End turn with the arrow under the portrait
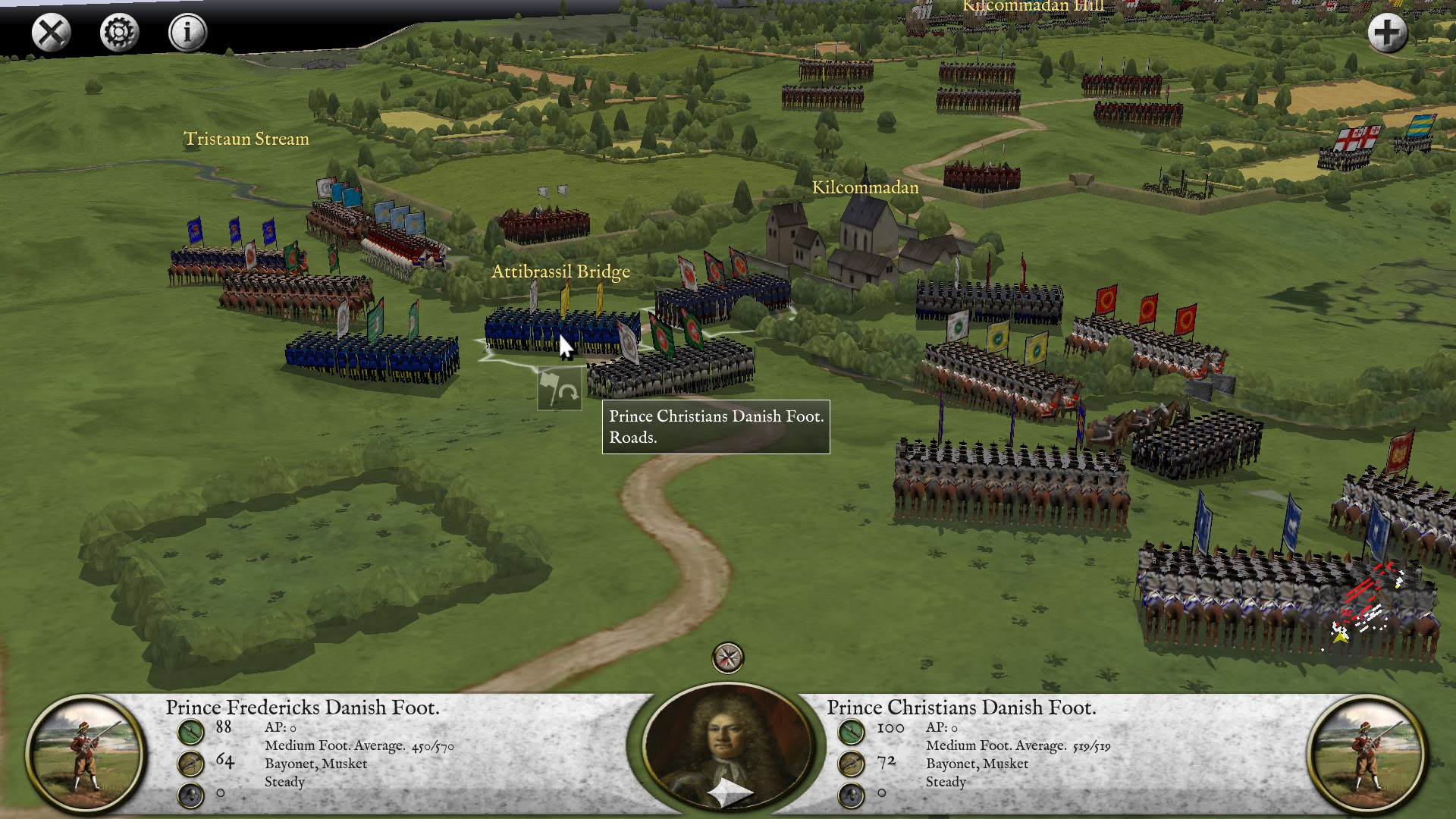Image resolution: width=1456 pixels, height=819 pixels. (x=728, y=793)
